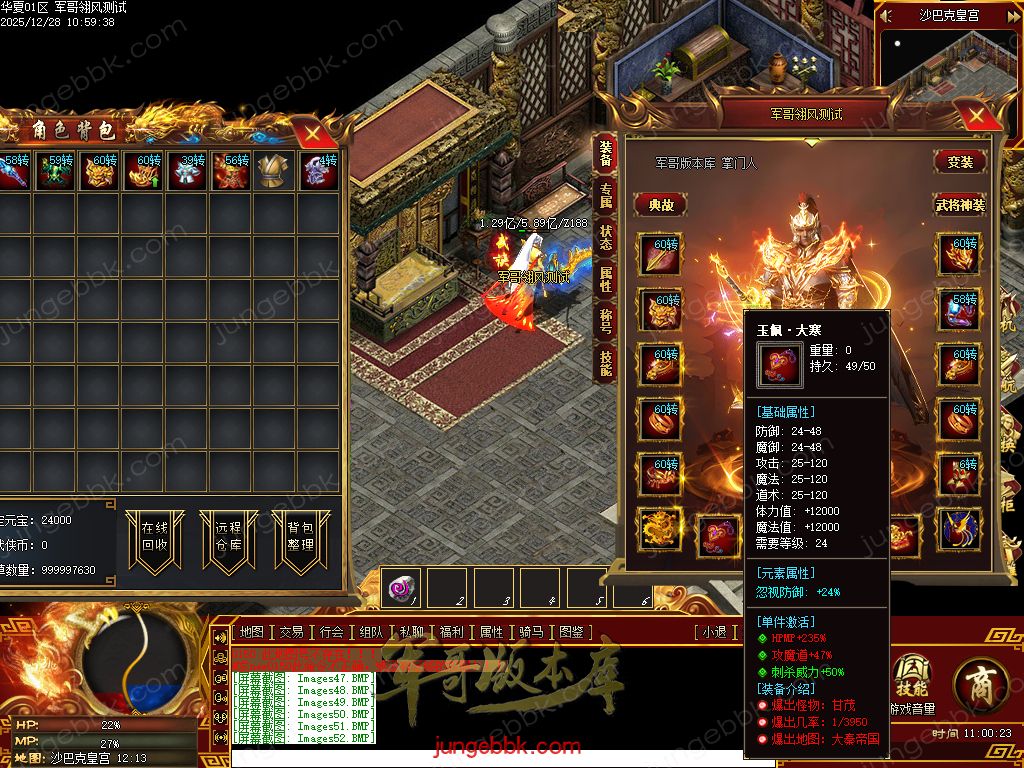Viewport: 1024px width, 768px height.
Task: Click the 变装 costume button
Action: [960, 162]
